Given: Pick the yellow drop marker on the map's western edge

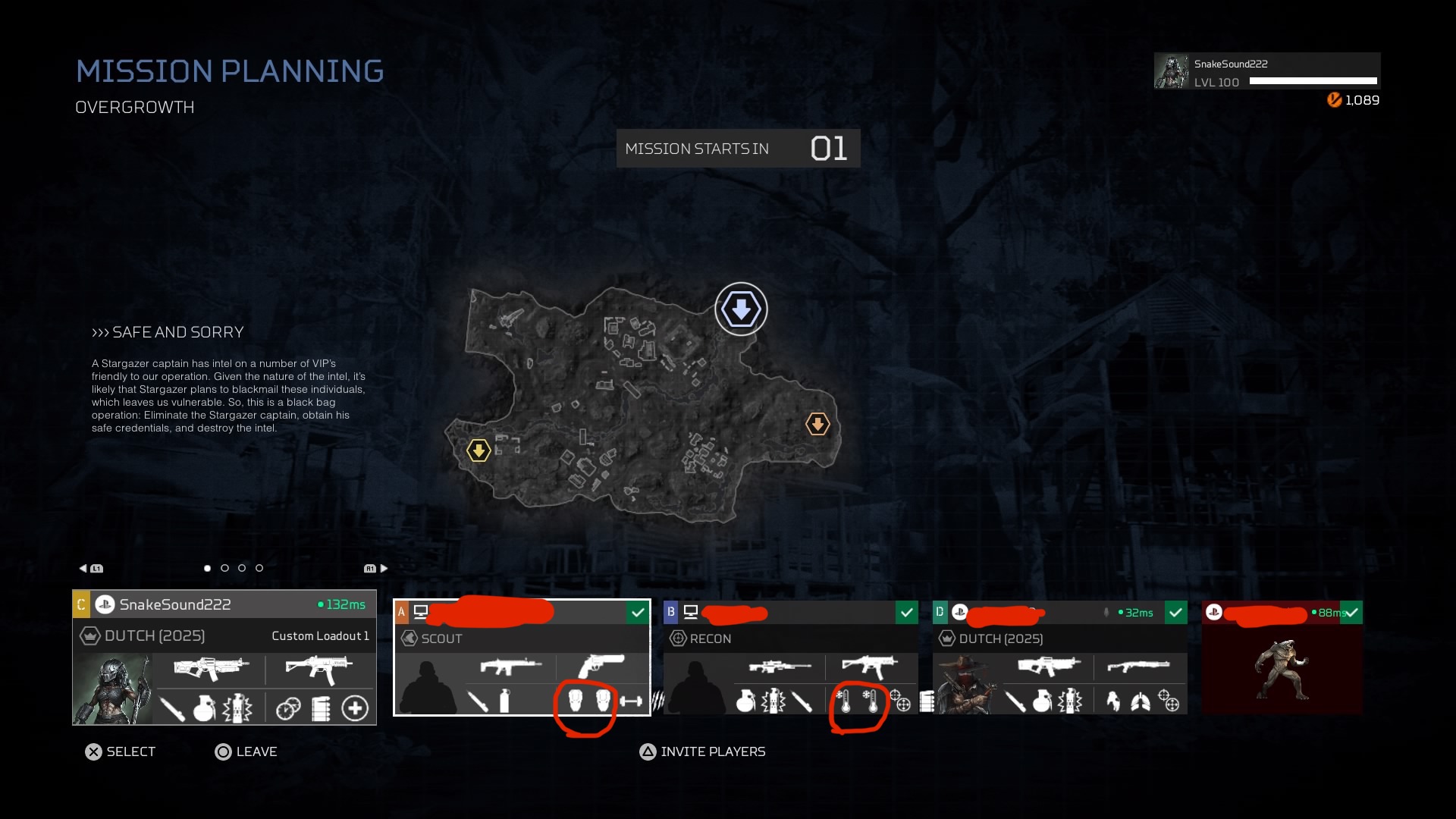Looking at the screenshot, I should tap(479, 450).
